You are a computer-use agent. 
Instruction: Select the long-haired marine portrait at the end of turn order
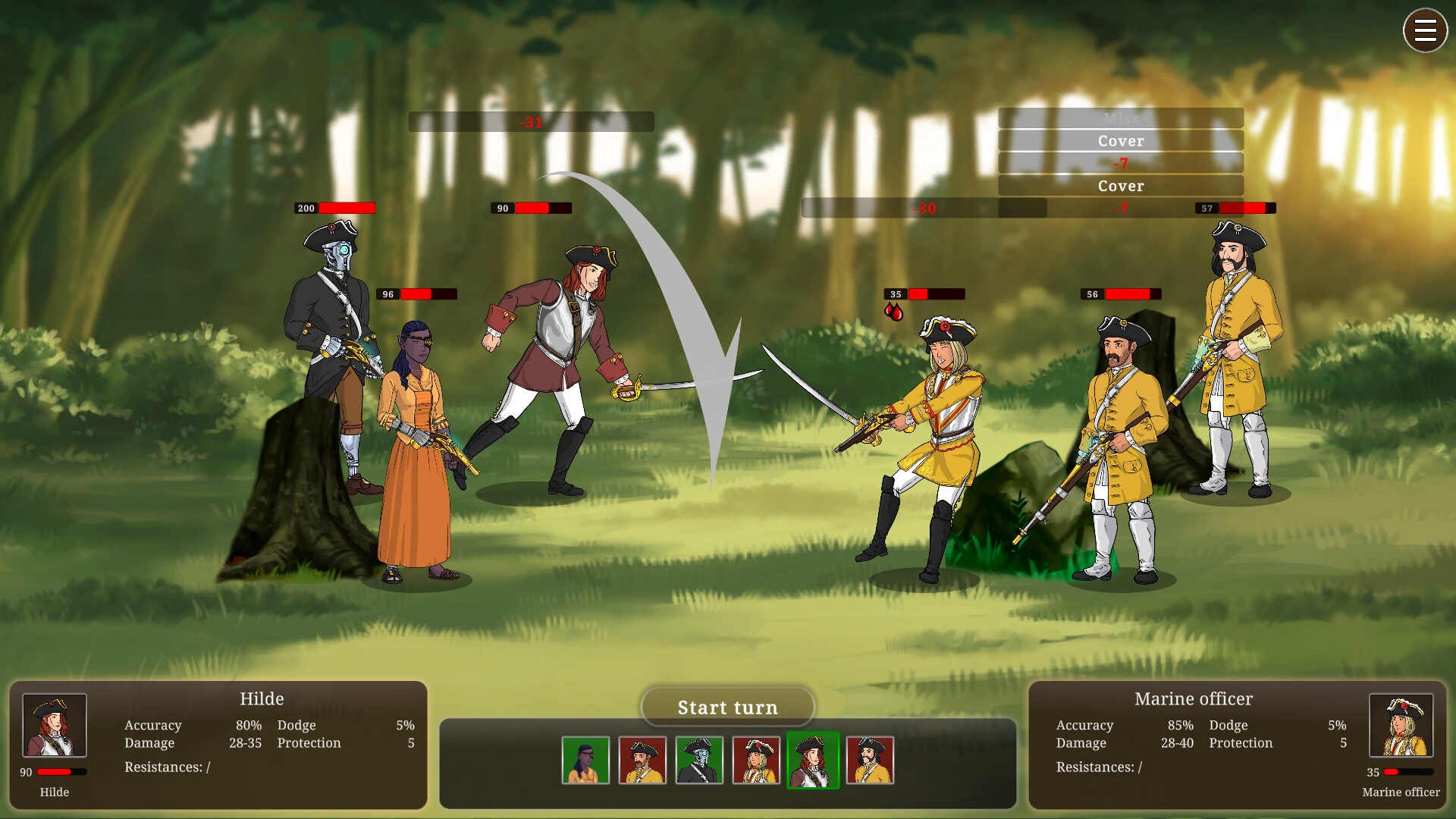click(870, 761)
